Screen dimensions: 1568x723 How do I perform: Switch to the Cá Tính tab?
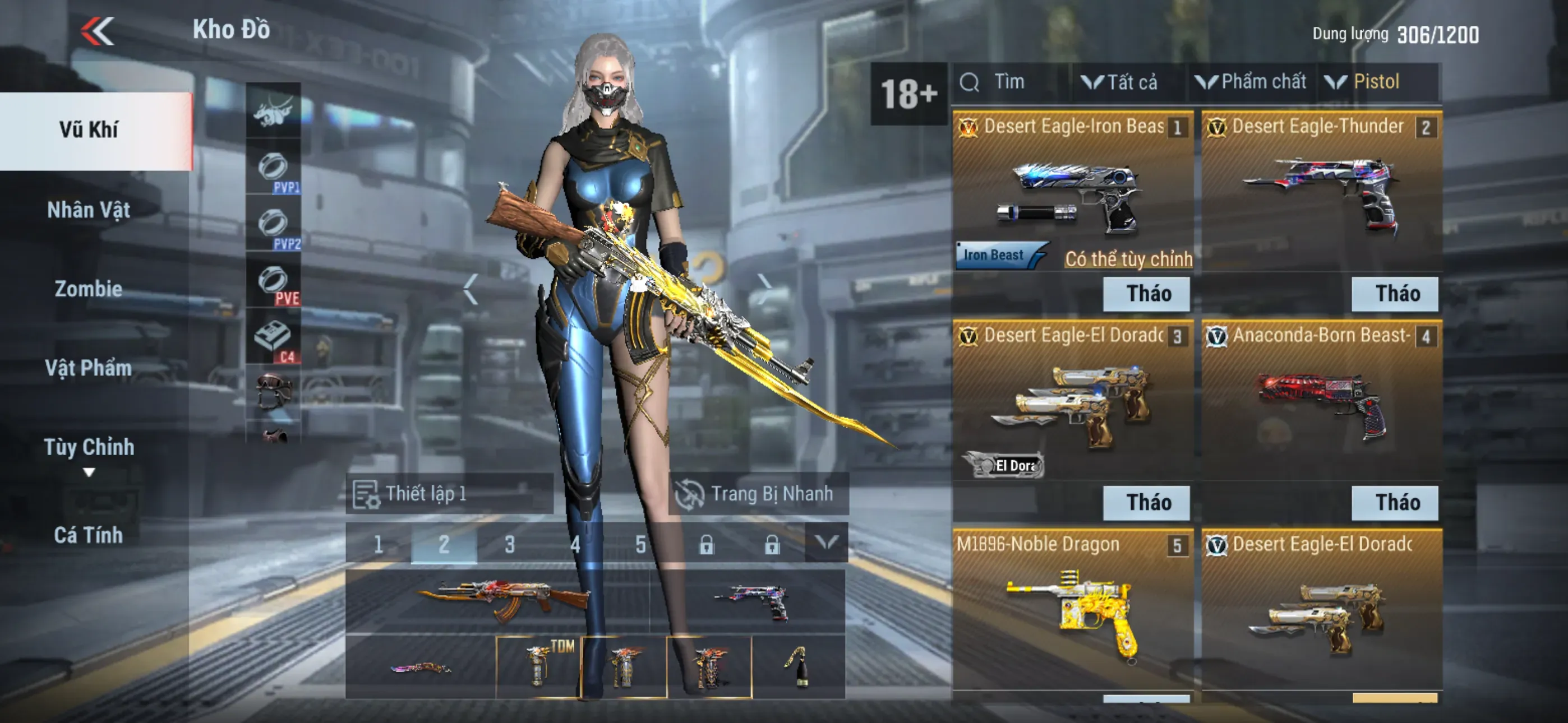pos(89,535)
